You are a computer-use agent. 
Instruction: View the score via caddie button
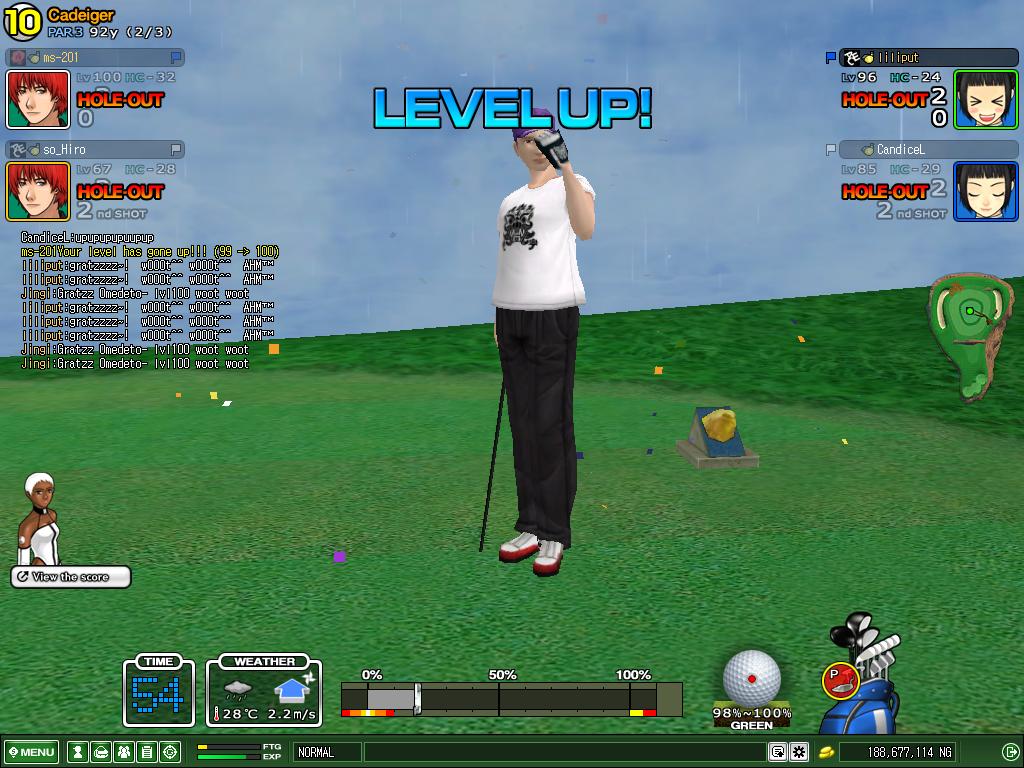tap(71, 577)
